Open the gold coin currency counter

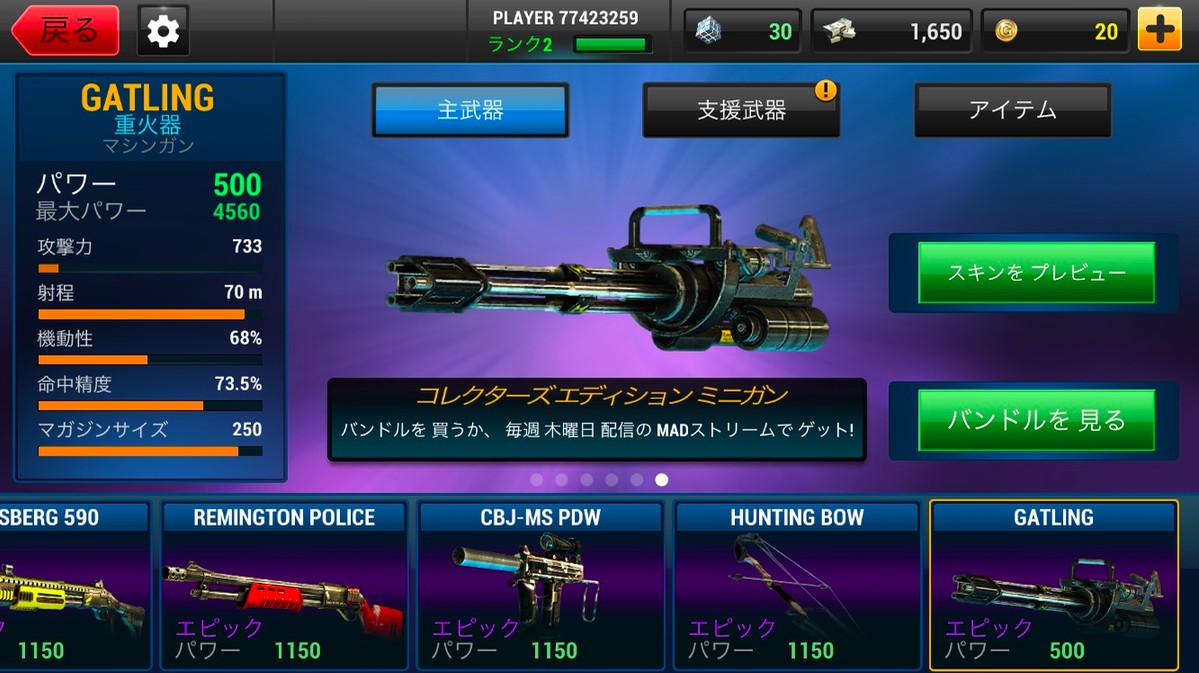pos(1055,31)
